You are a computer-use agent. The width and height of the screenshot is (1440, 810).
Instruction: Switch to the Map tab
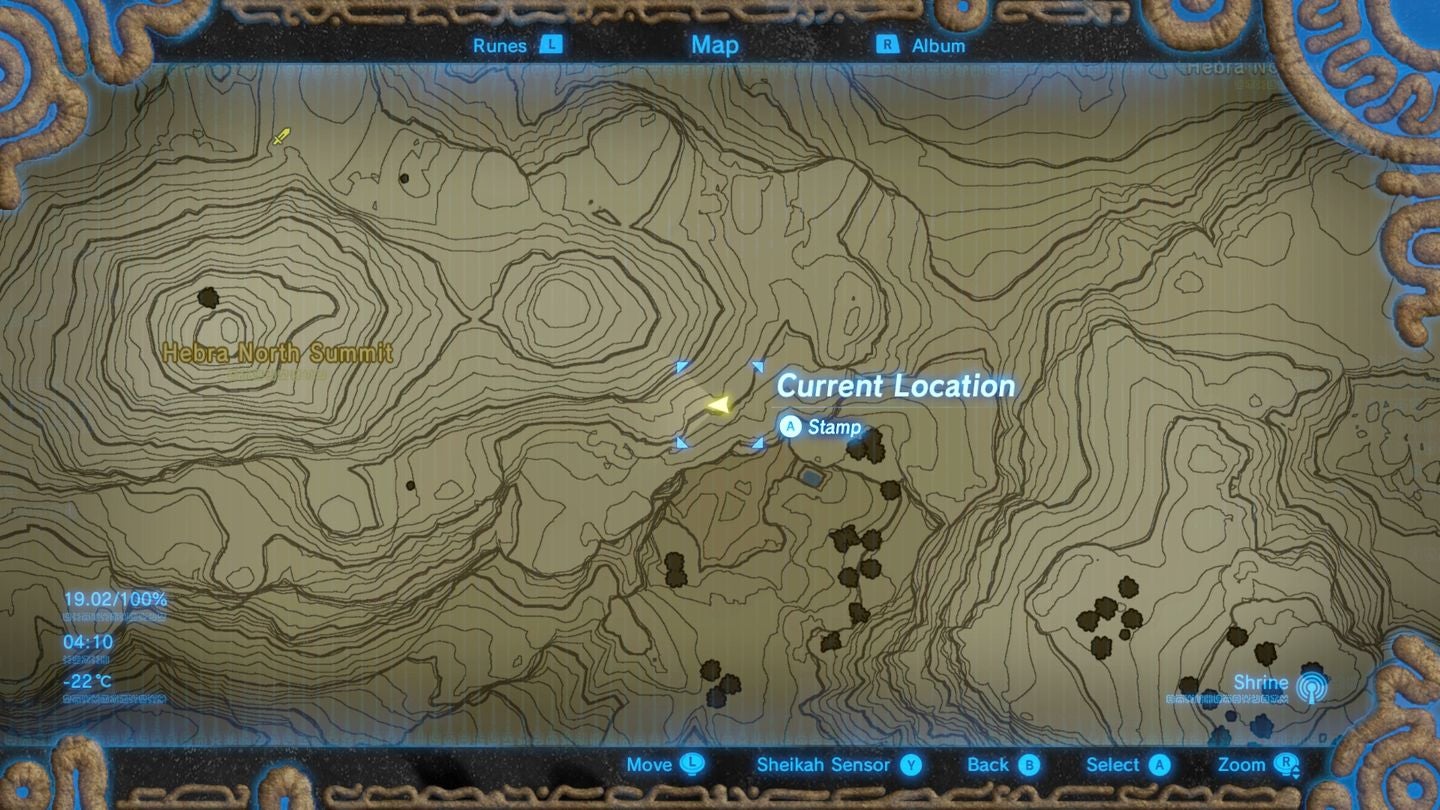(713, 45)
